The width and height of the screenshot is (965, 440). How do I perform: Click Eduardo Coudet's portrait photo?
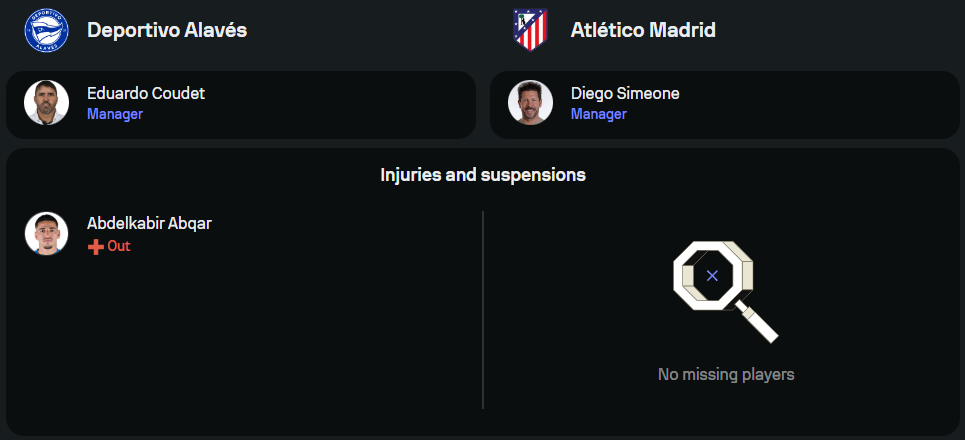click(46, 103)
